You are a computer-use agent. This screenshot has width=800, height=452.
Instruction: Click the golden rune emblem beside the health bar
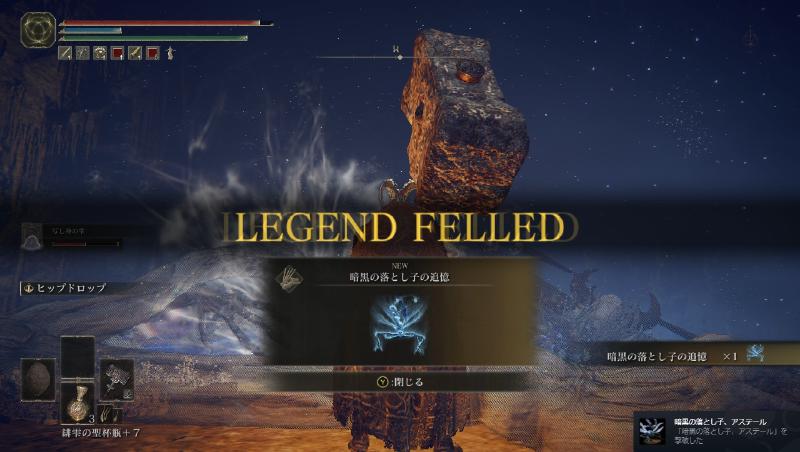pyautogui.click(x=38, y=30)
